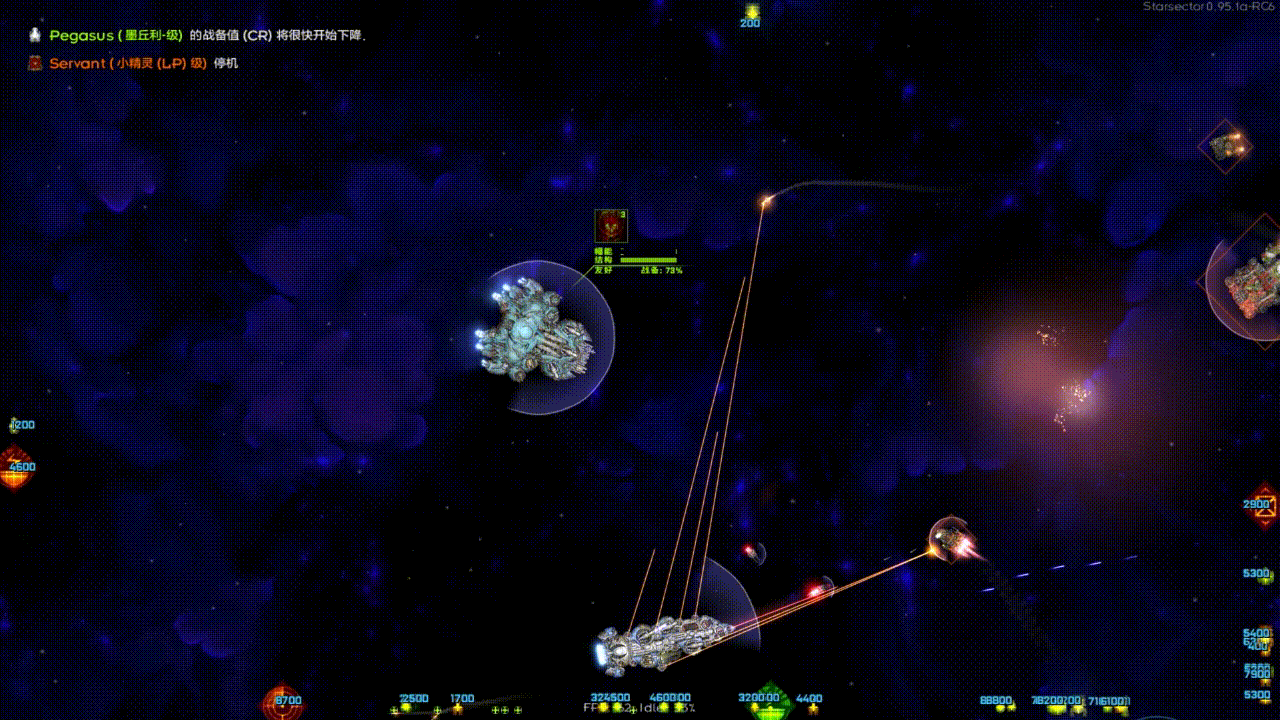1280x720 pixels.
Task: Select the Pegasus ship icon in top-left message
Action: click(34, 36)
